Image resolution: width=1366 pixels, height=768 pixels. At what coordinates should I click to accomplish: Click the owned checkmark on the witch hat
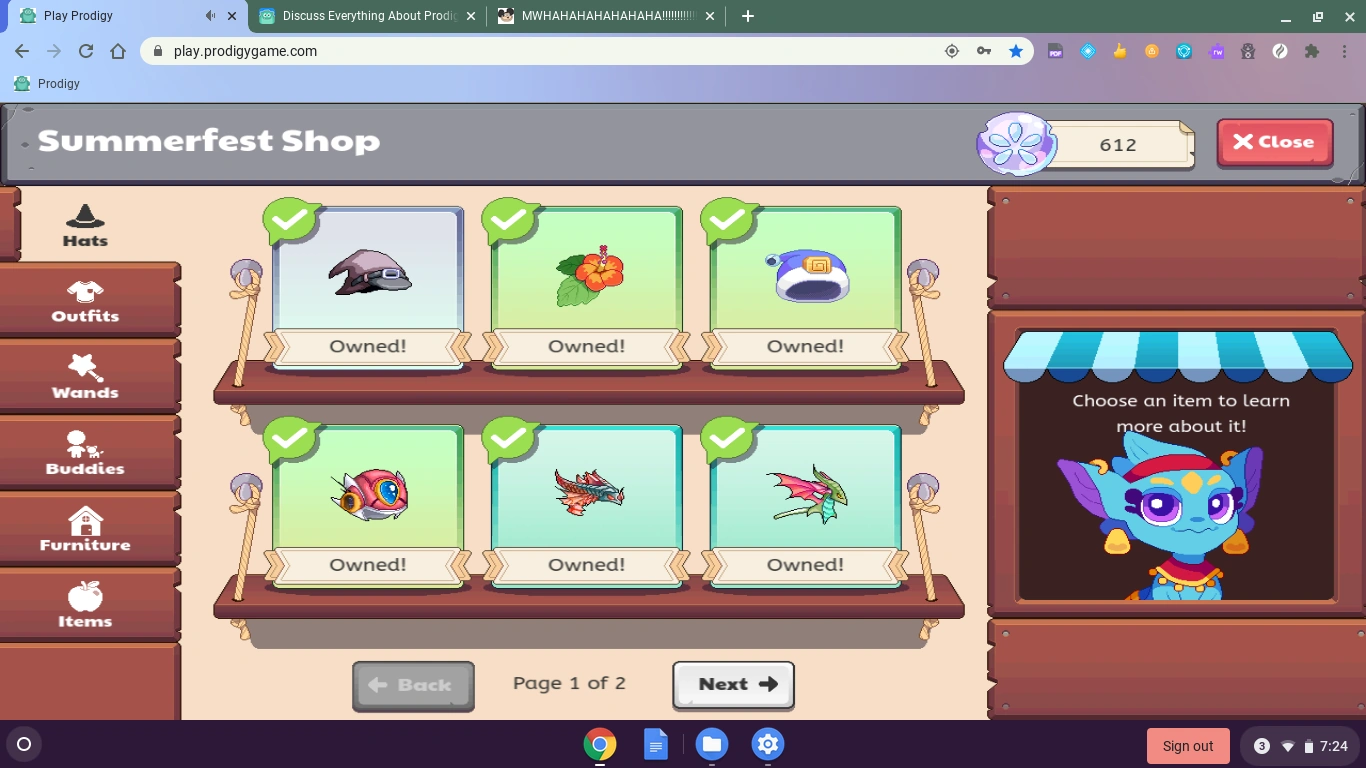[x=291, y=218]
